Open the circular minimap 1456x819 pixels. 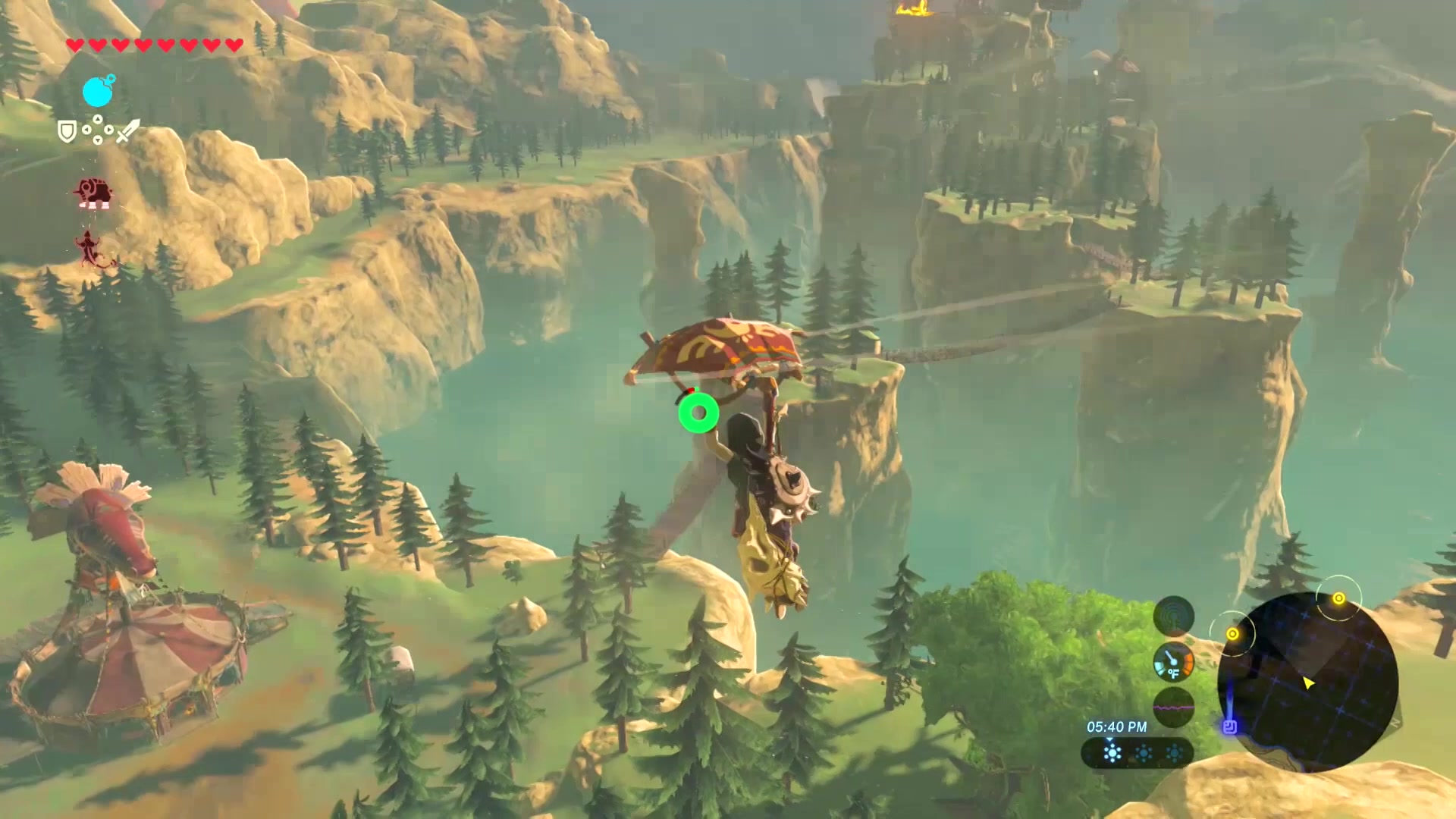[x=1307, y=682]
